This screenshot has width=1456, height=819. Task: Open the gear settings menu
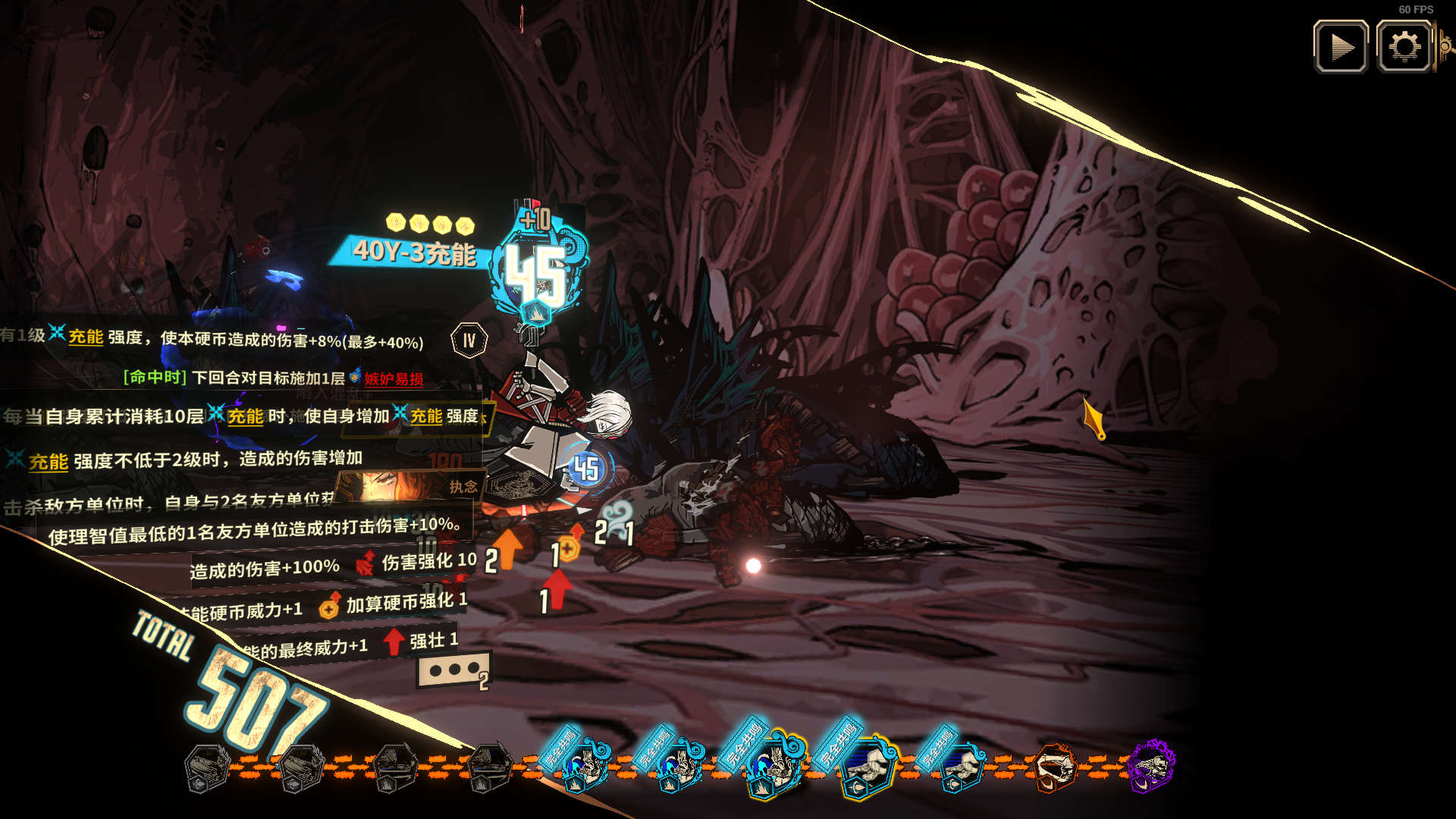tap(1404, 47)
